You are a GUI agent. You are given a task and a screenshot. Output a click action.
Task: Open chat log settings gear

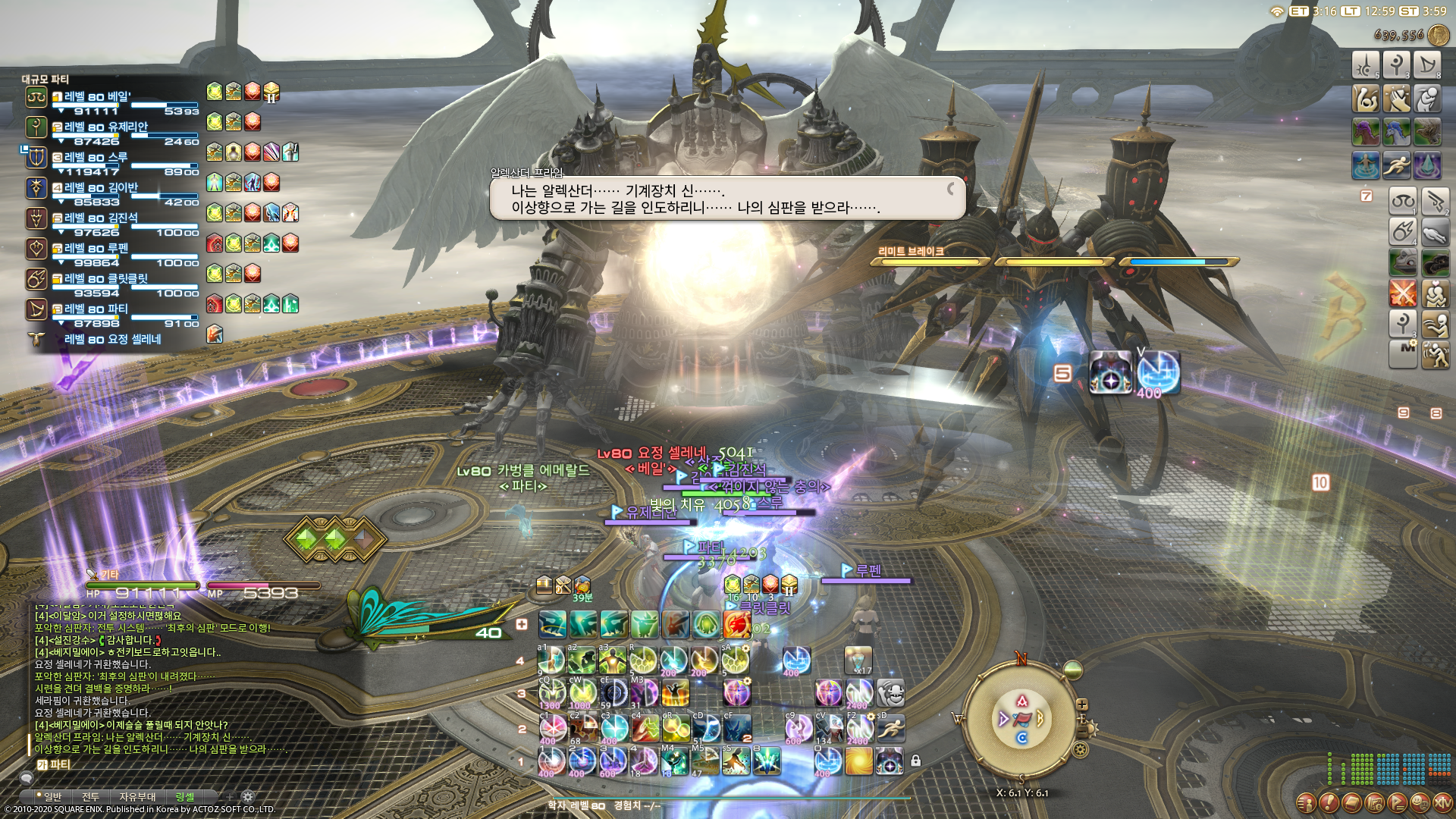point(247,796)
